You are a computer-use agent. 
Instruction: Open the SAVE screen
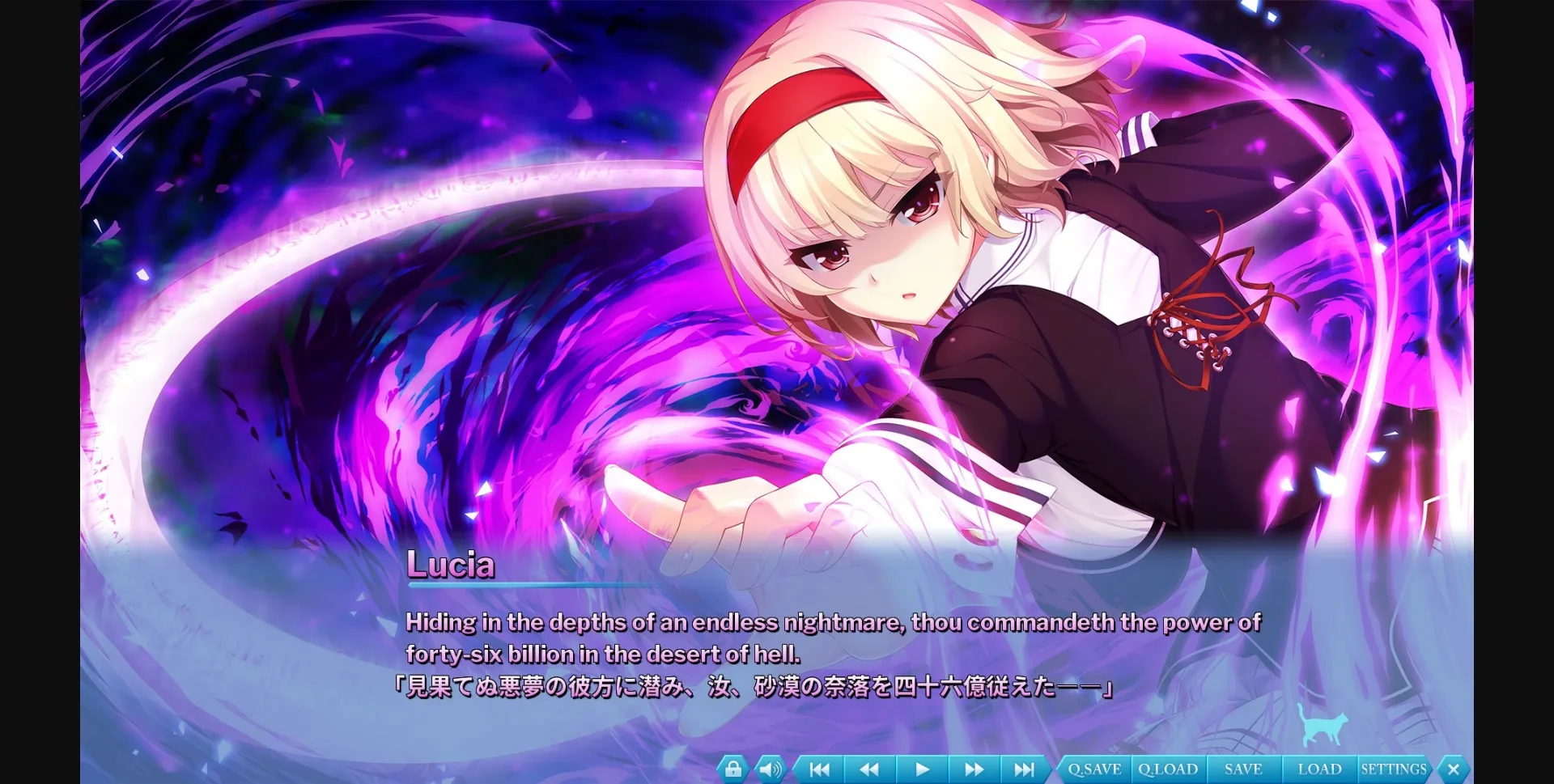coord(1244,769)
